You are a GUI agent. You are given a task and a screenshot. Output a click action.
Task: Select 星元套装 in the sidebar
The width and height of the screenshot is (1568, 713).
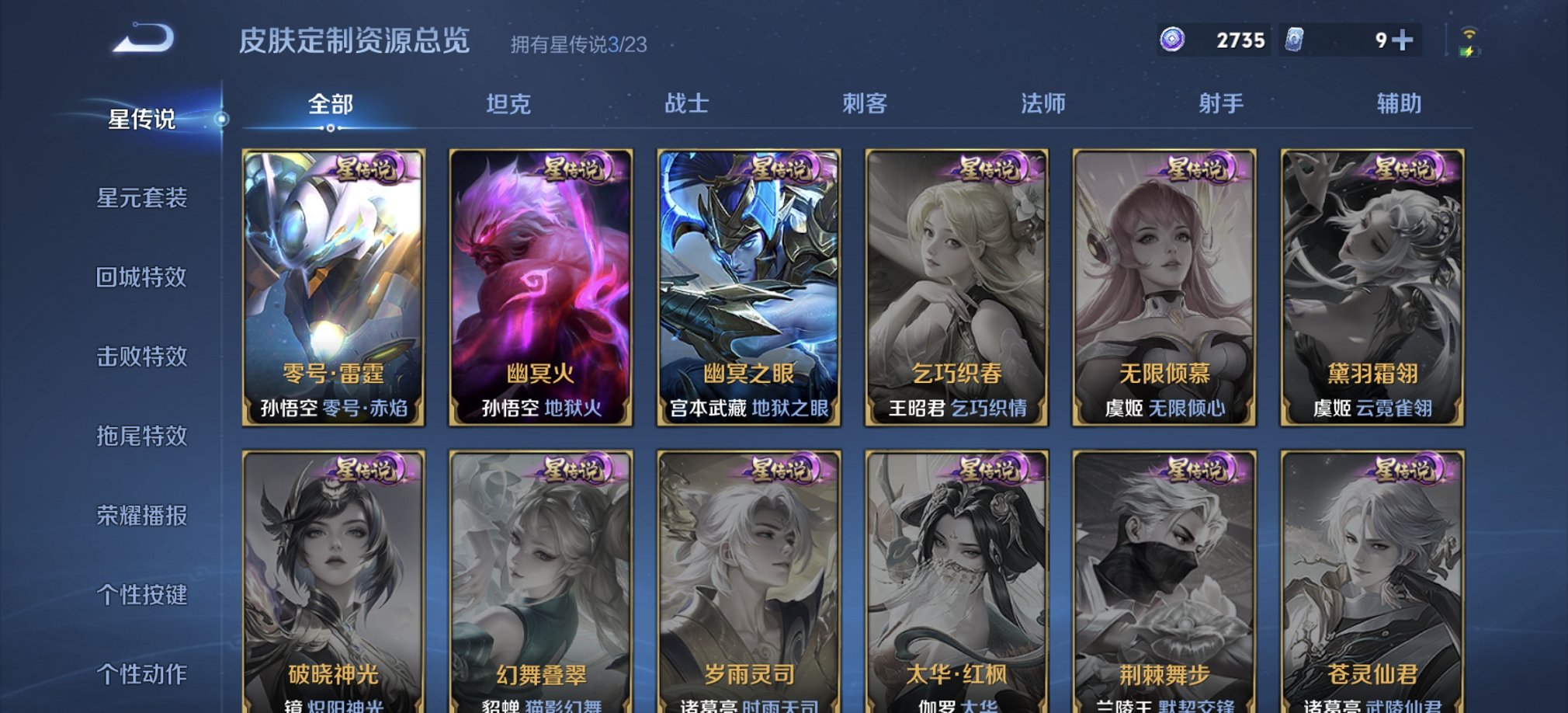[141, 199]
